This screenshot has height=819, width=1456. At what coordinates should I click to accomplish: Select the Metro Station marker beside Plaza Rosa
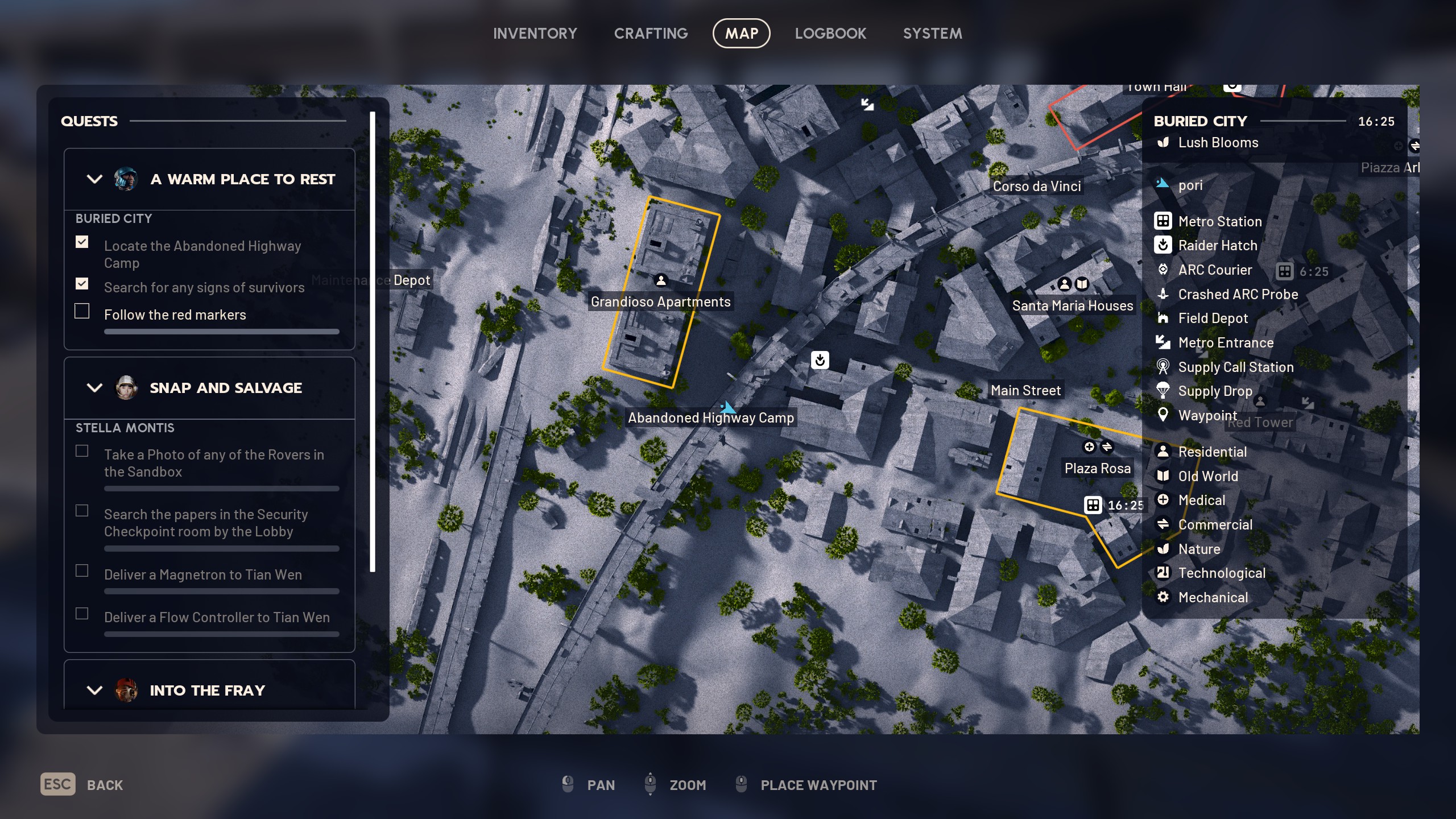point(1093,505)
